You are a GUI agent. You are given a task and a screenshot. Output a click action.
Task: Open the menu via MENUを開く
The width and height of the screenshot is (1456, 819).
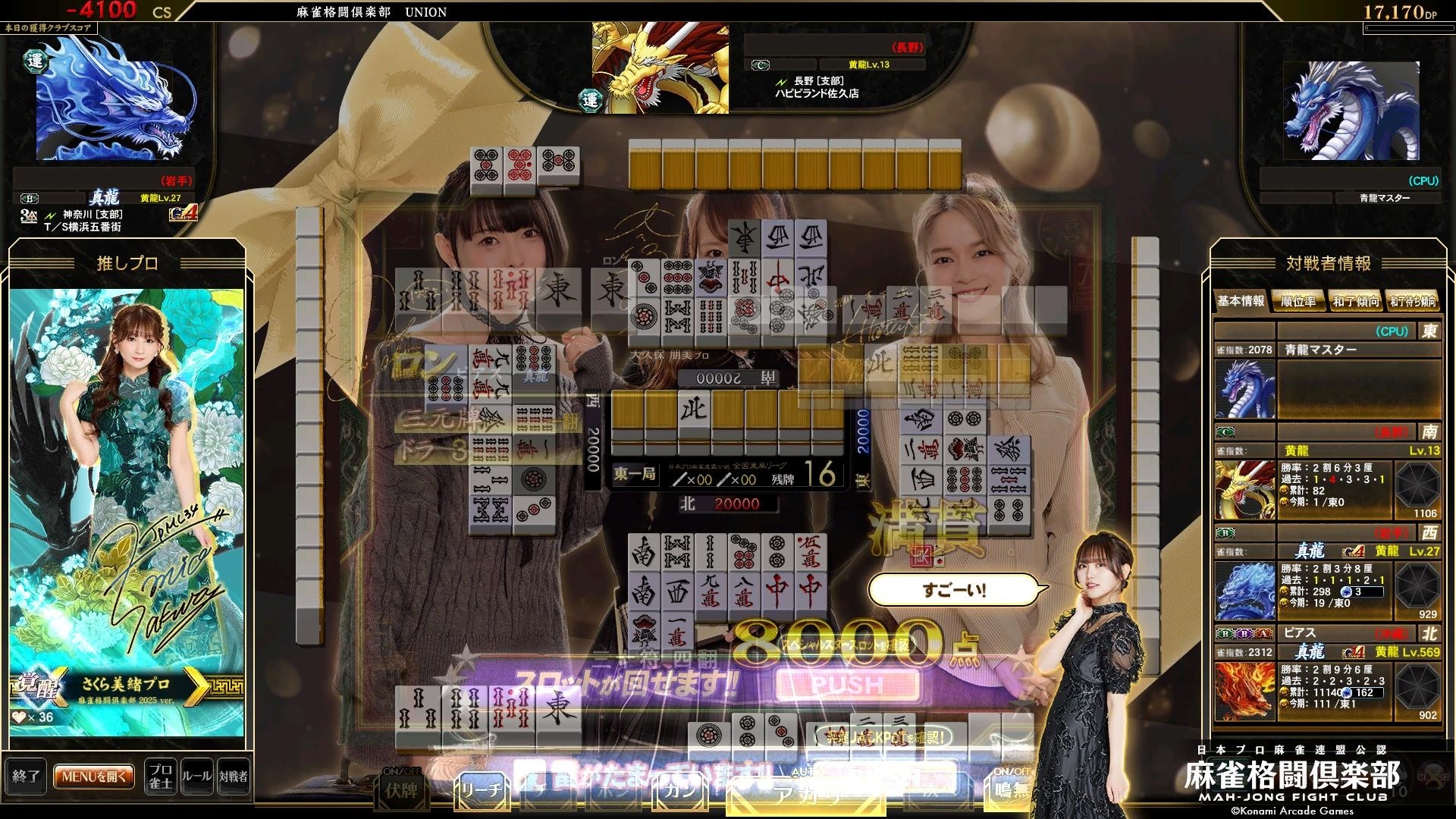[93, 777]
